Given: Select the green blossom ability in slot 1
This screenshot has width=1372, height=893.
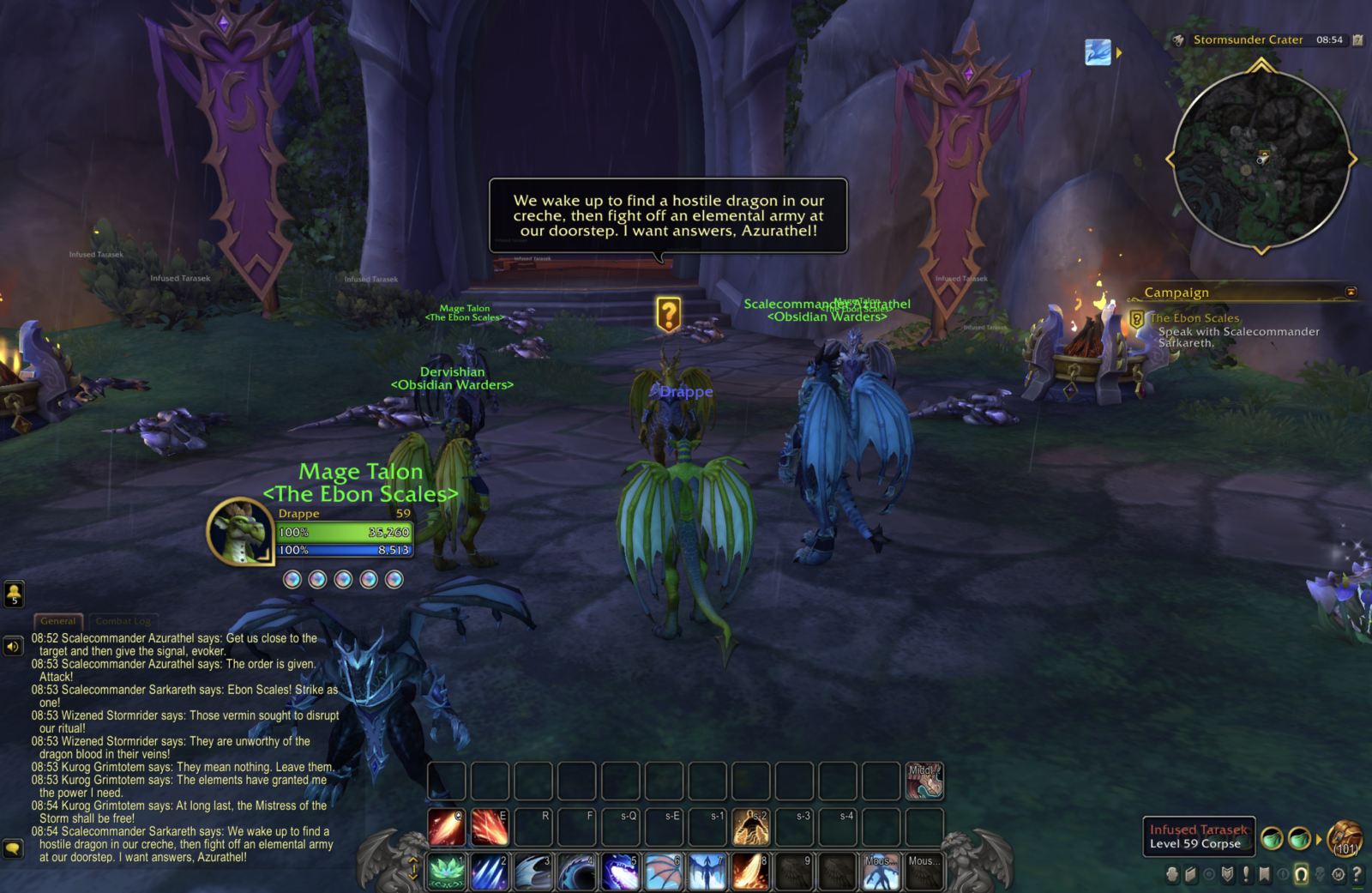Looking at the screenshot, I should pyautogui.click(x=445, y=869).
